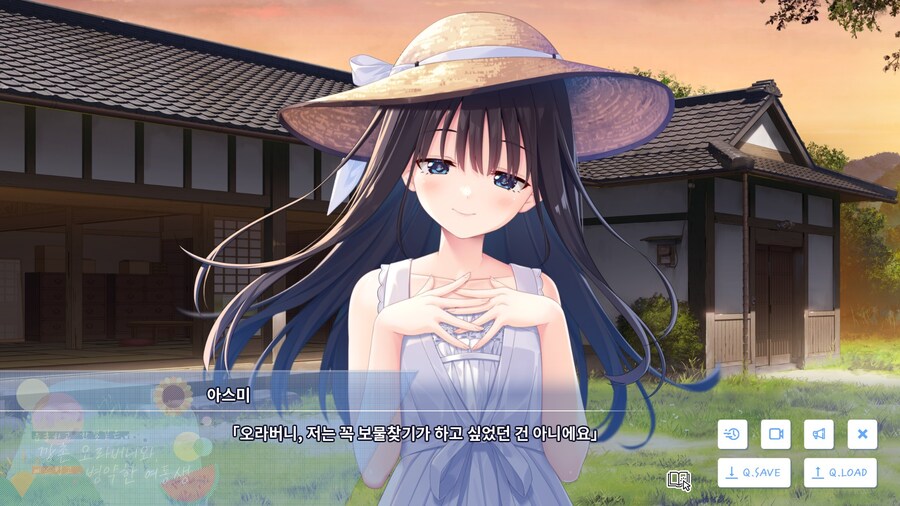Select the megaphone voice replay button
Screen dimensions: 900x506
[x=818, y=434]
